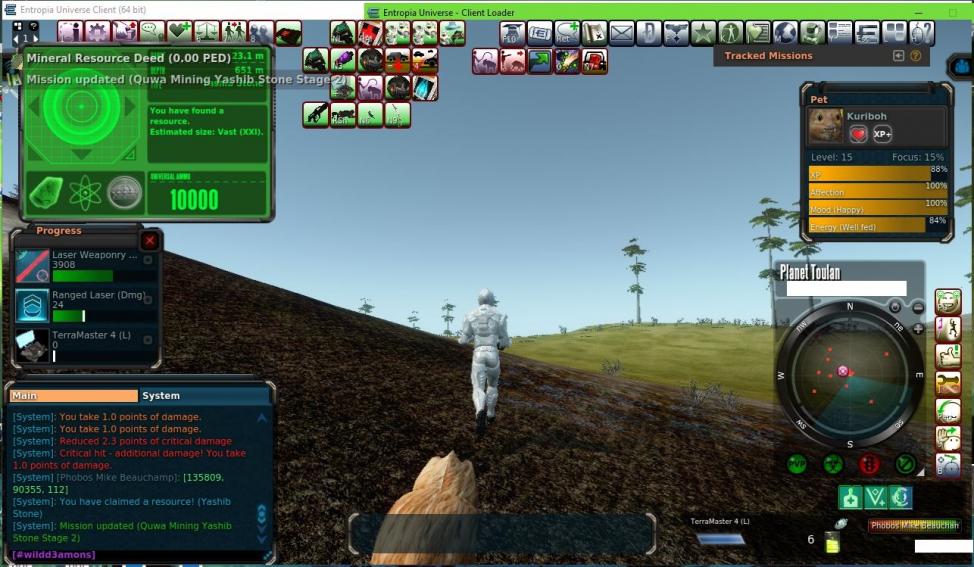Image resolution: width=974 pixels, height=567 pixels.
Task: Open the gear settings toolbar icon
Action: click(x=98, y=33)
